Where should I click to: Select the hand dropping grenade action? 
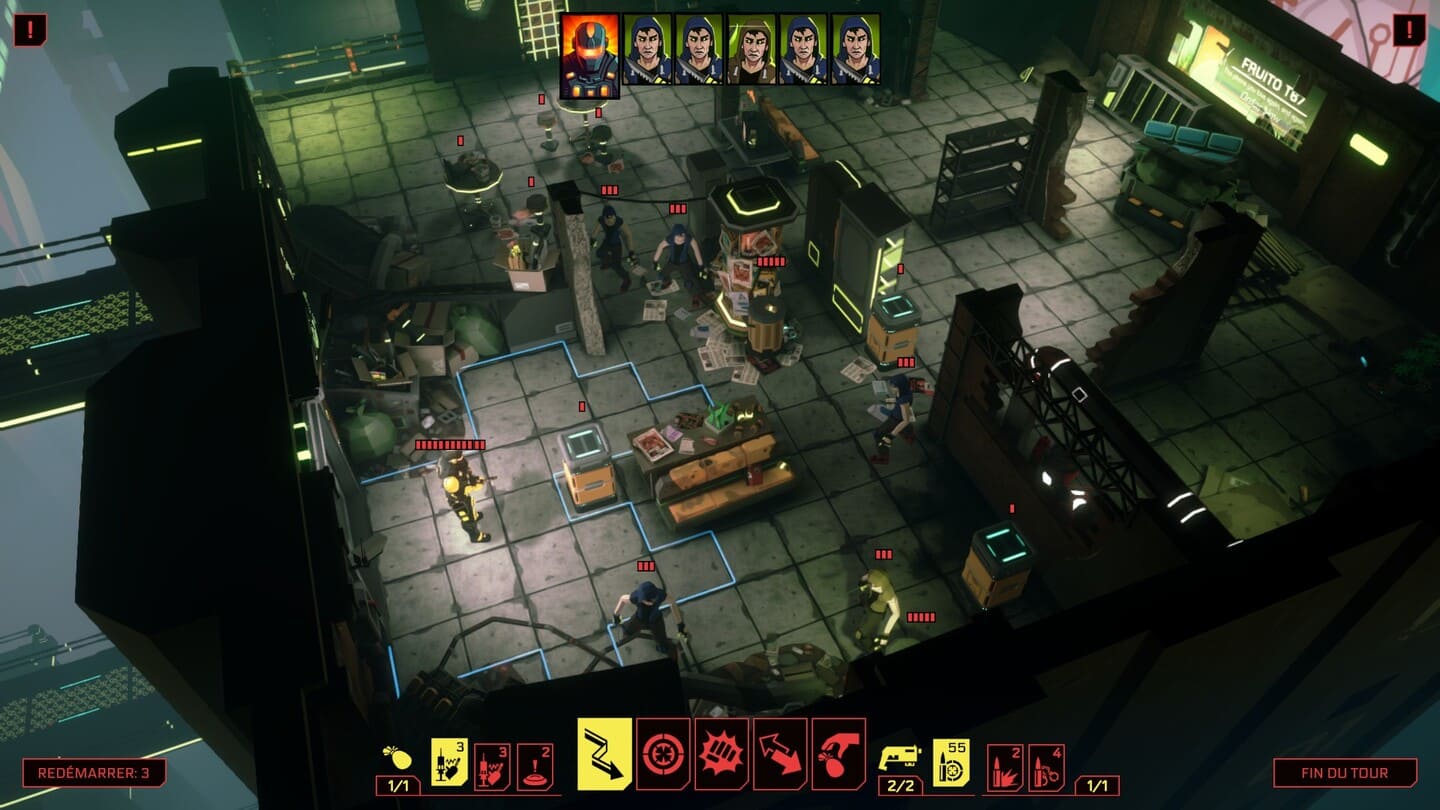[838, 753]
